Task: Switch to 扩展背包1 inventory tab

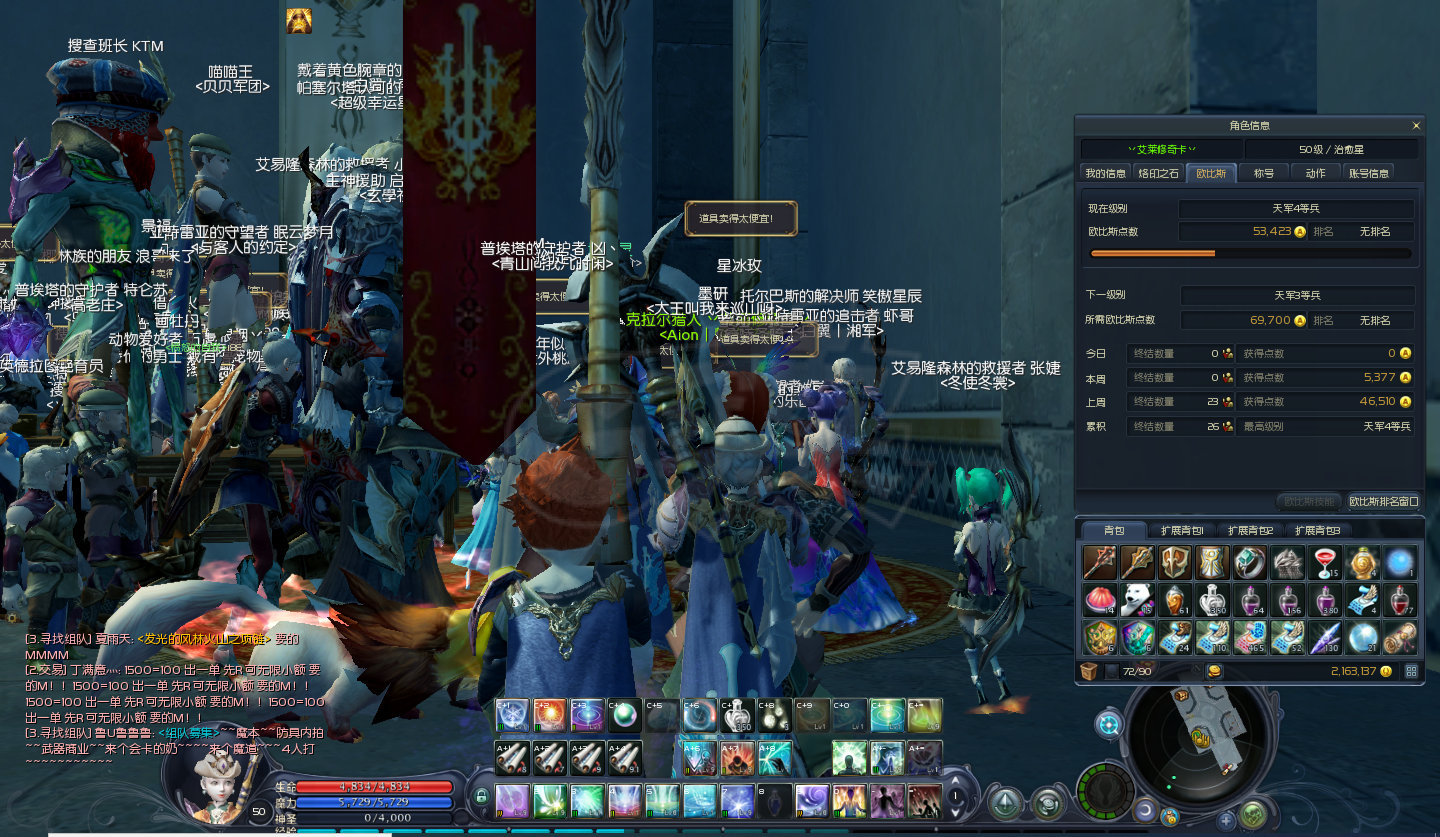Action: pos(1182,530)
